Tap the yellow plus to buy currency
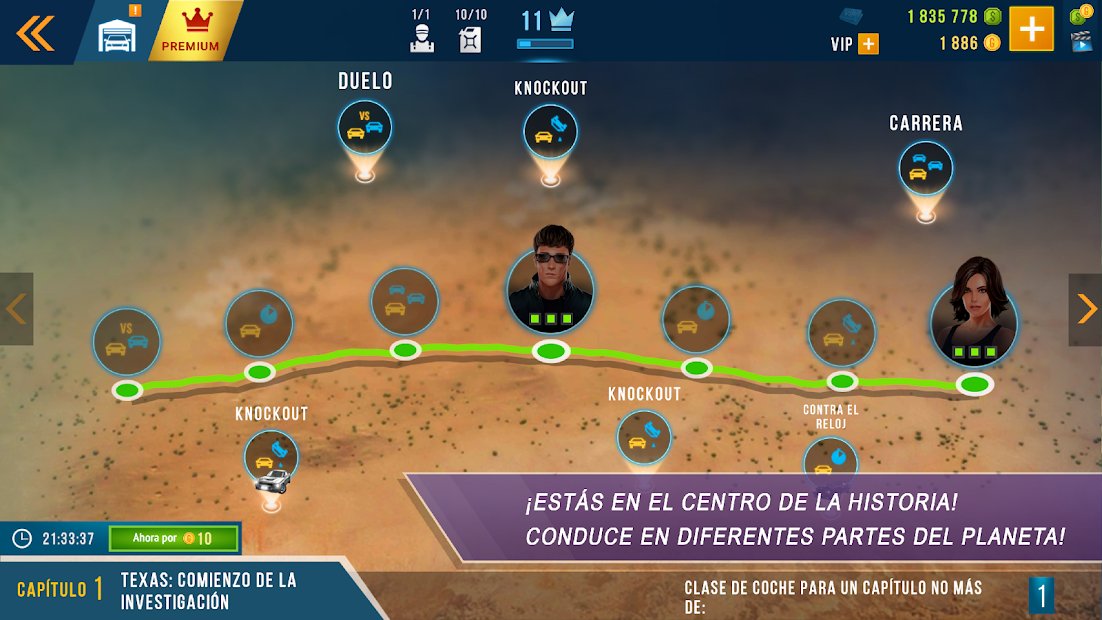Viewport: 1102px width, 620px height. tap(1031, 29)
